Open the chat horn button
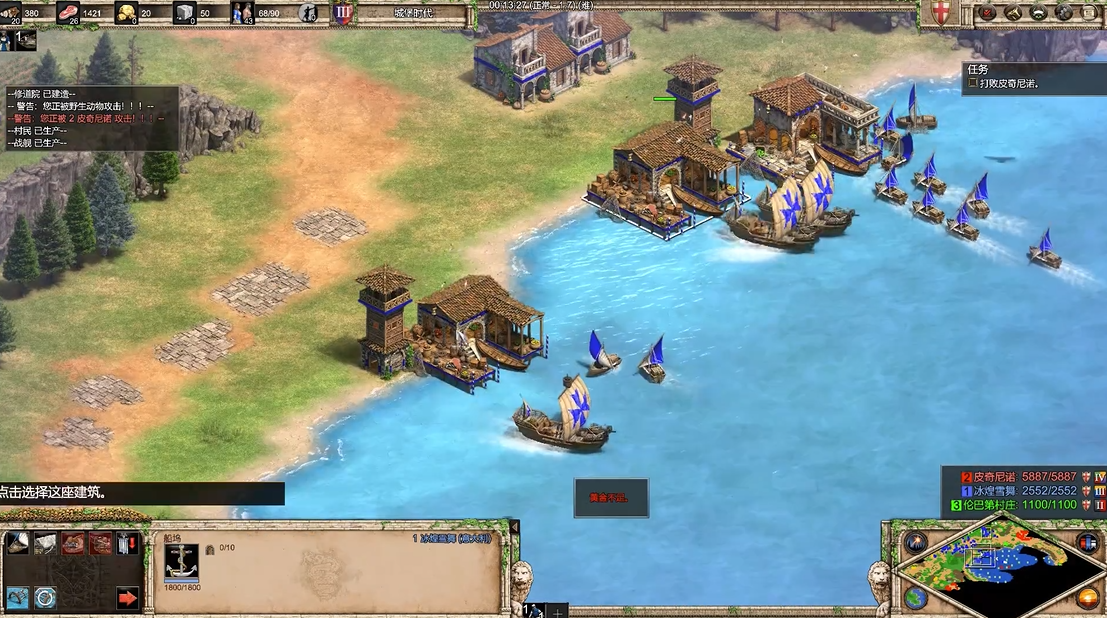This screenshot has width=1107, height=618. (1012, 13)
